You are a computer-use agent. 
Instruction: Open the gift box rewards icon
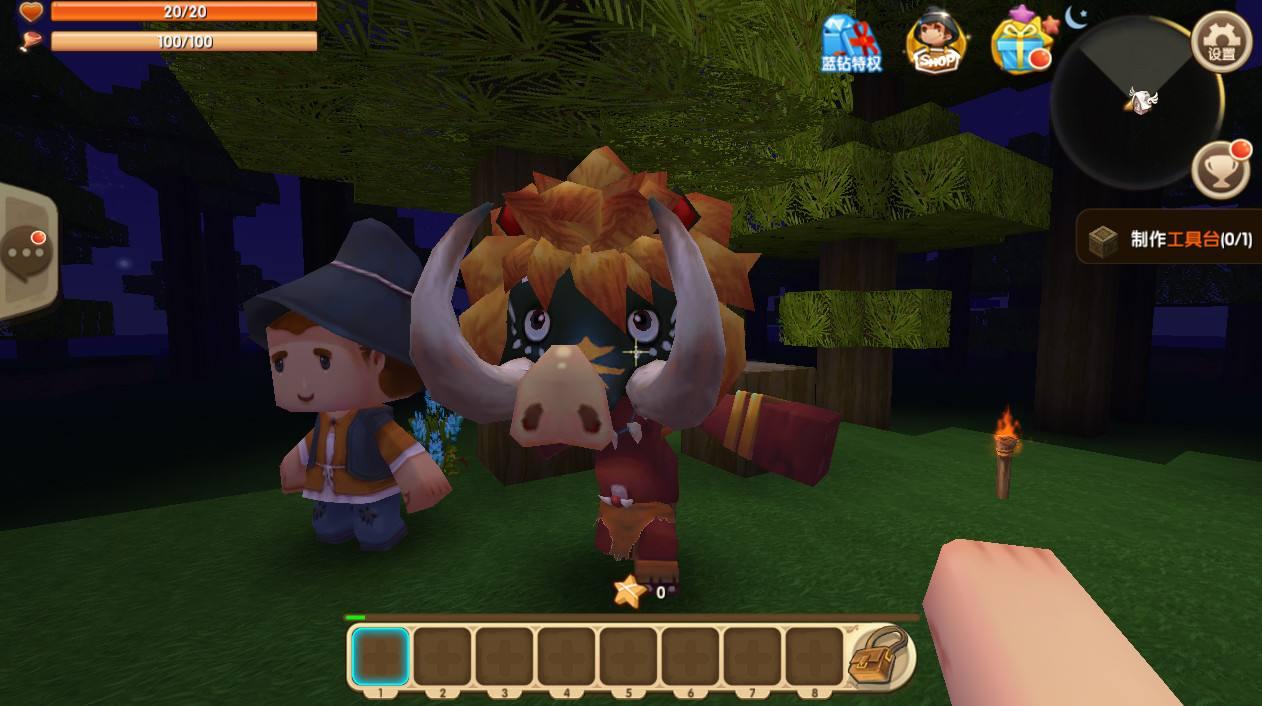[x=1020, y=42]
